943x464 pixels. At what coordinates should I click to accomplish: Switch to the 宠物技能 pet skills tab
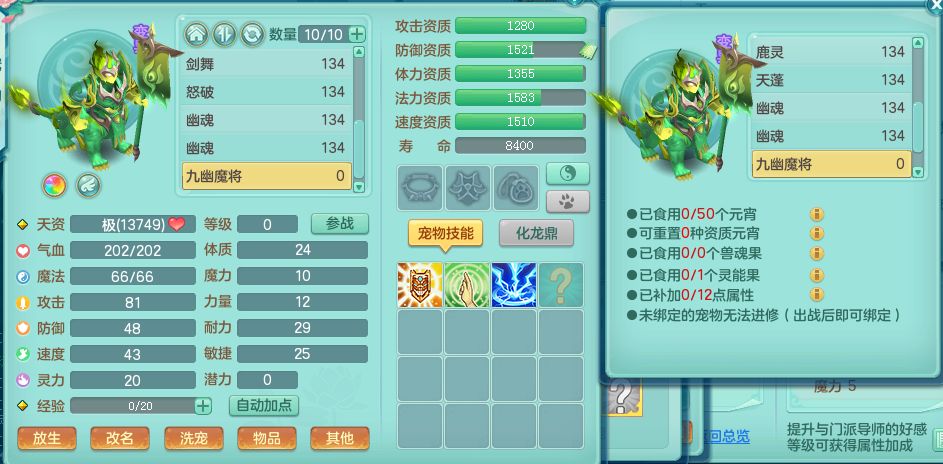pos(444,234)
